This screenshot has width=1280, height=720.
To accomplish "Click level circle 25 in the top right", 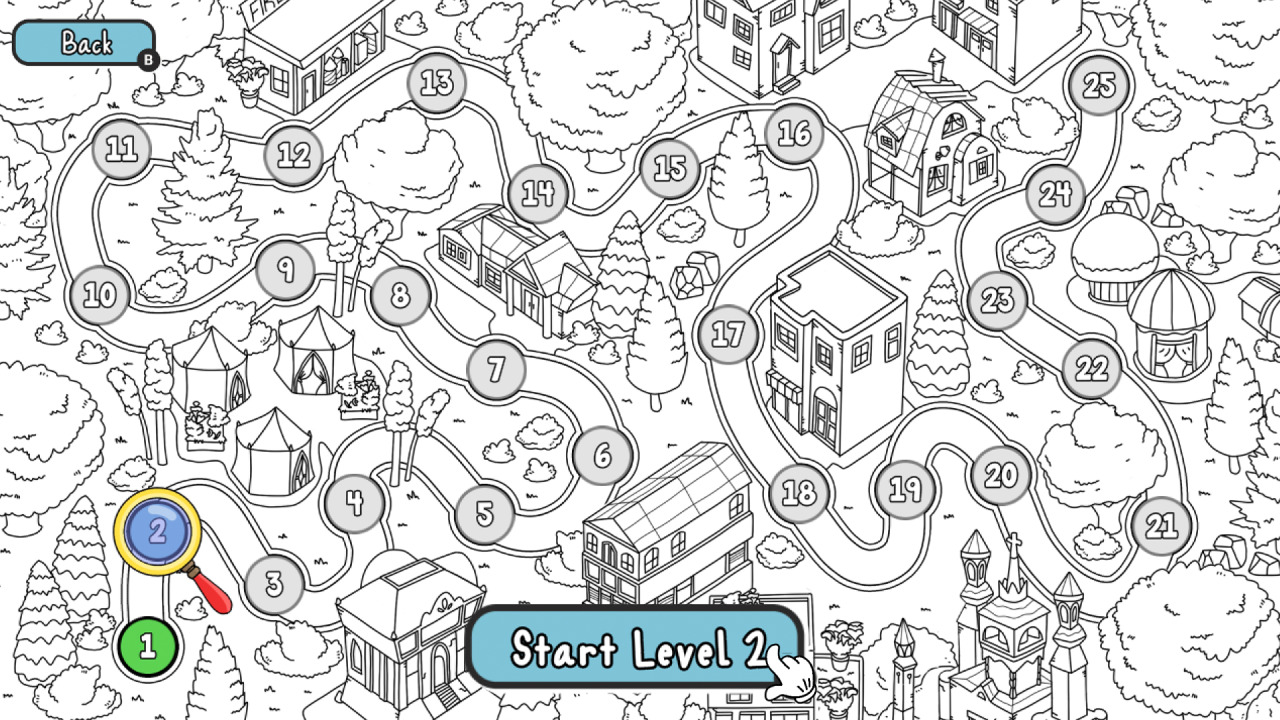I will (1100, 86).
